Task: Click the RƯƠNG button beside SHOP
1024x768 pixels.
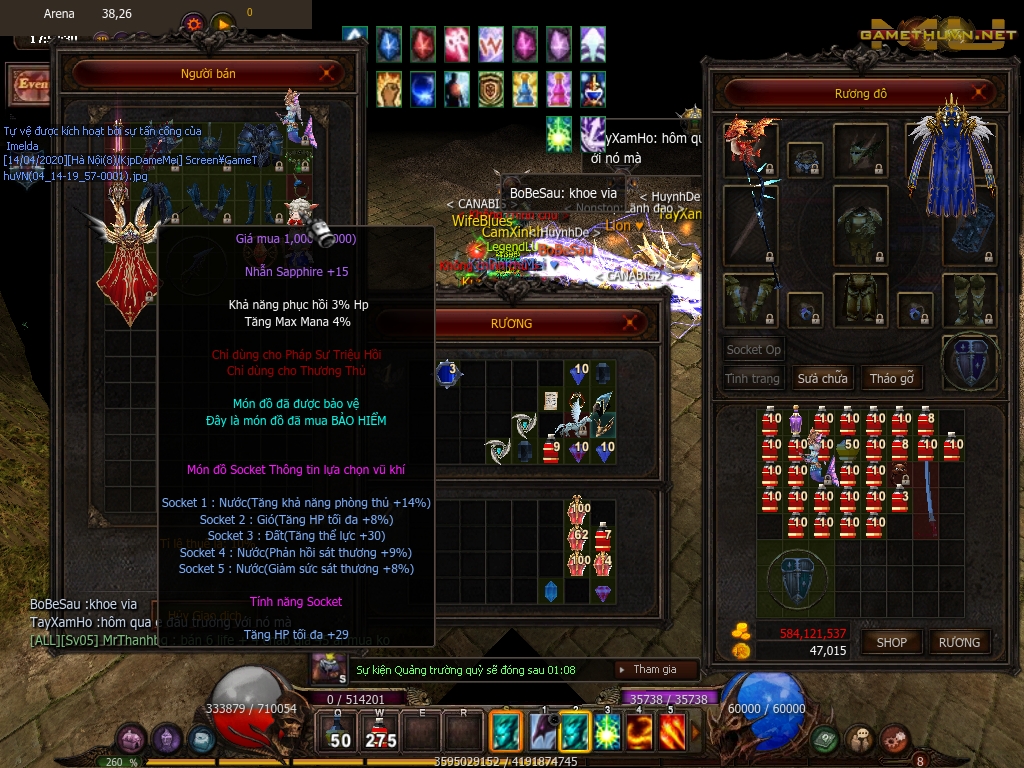Action: 959,642
